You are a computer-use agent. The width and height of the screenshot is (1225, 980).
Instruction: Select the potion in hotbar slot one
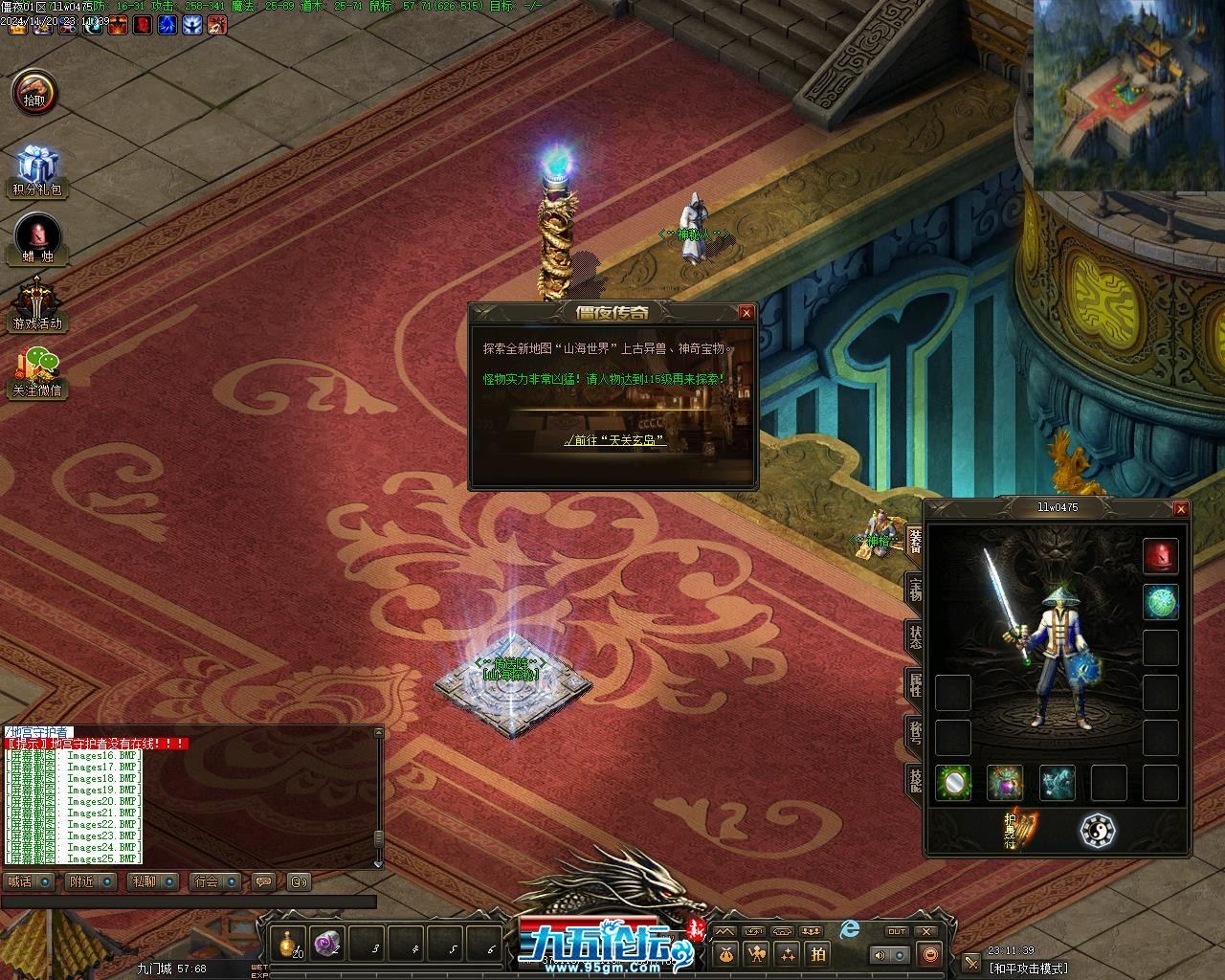288,945
